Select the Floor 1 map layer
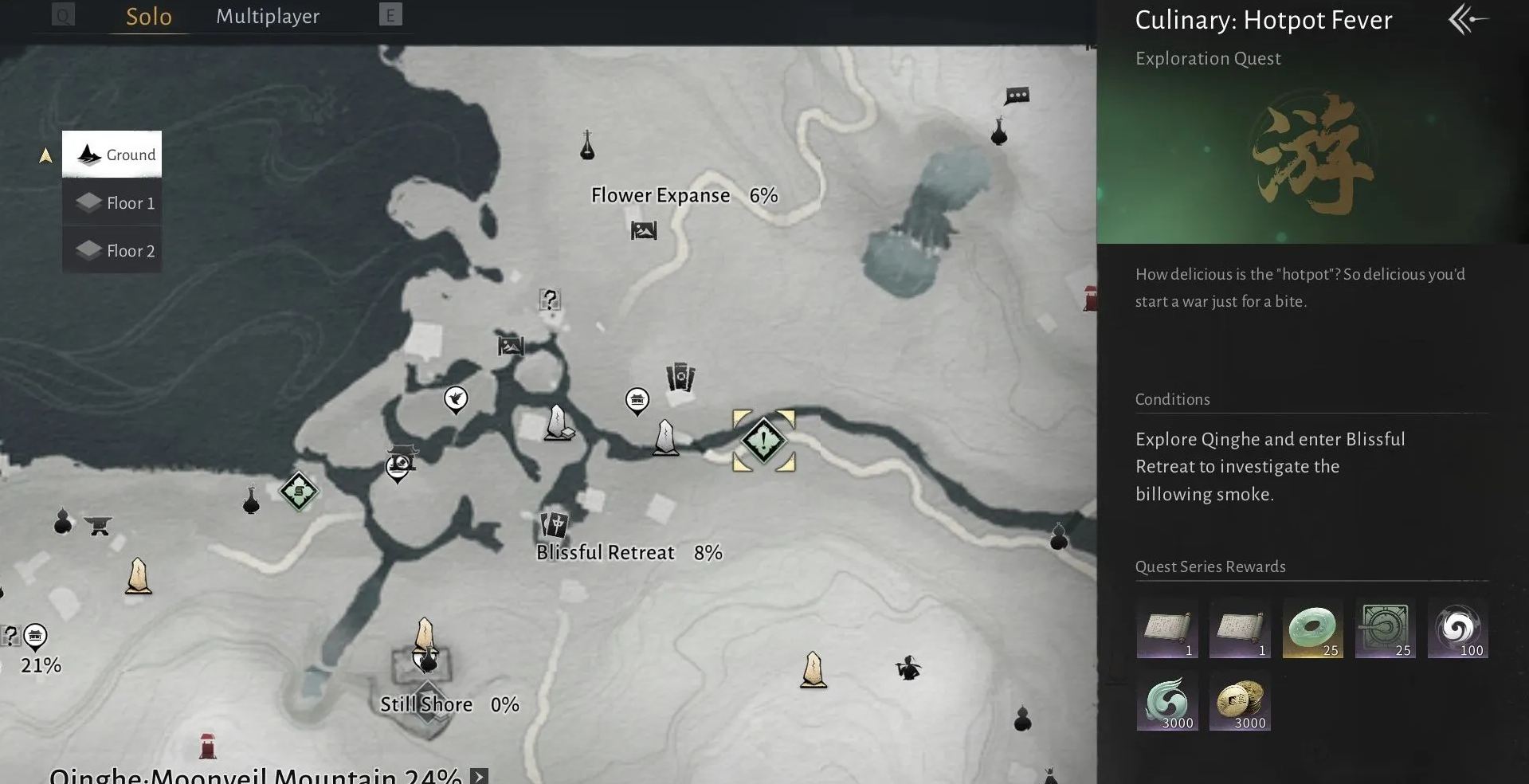Viewport: 1529px width, 784px height. pyautogui.click(x=112, y=202)
